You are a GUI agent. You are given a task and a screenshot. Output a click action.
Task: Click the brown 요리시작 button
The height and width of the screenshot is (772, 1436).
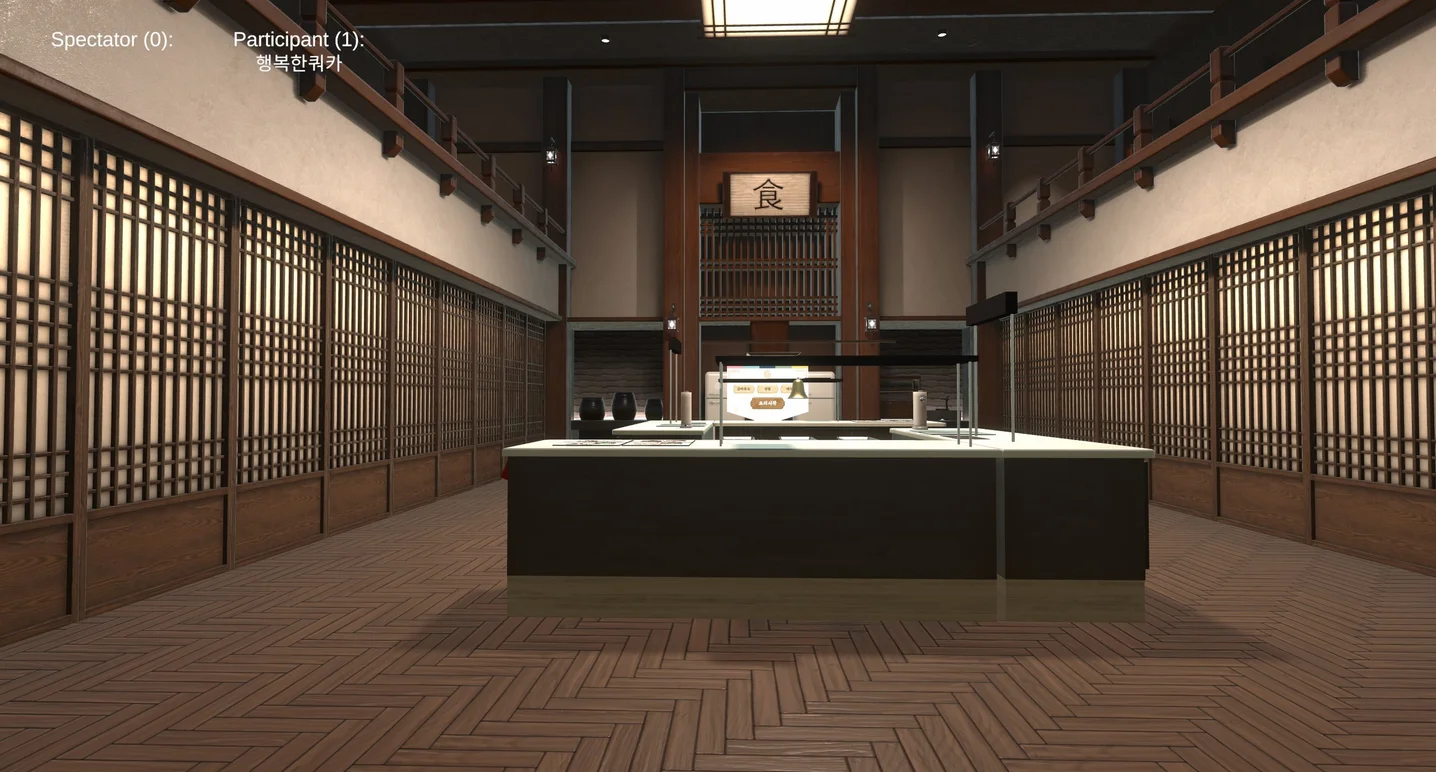tap(767, 403)
